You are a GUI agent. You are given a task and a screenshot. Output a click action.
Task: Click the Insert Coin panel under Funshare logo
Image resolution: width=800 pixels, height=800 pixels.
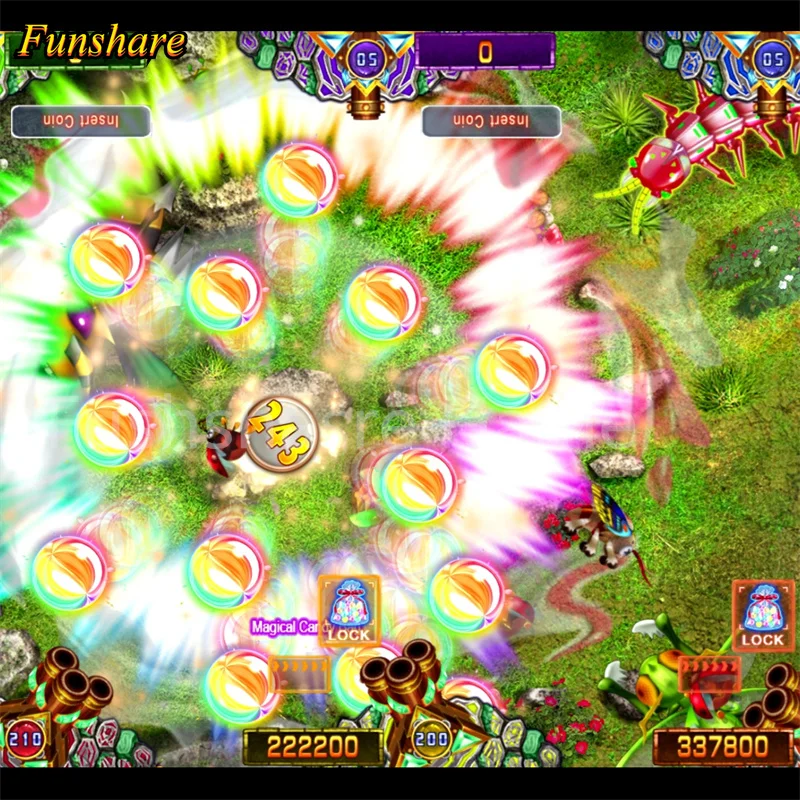[80, 121]
